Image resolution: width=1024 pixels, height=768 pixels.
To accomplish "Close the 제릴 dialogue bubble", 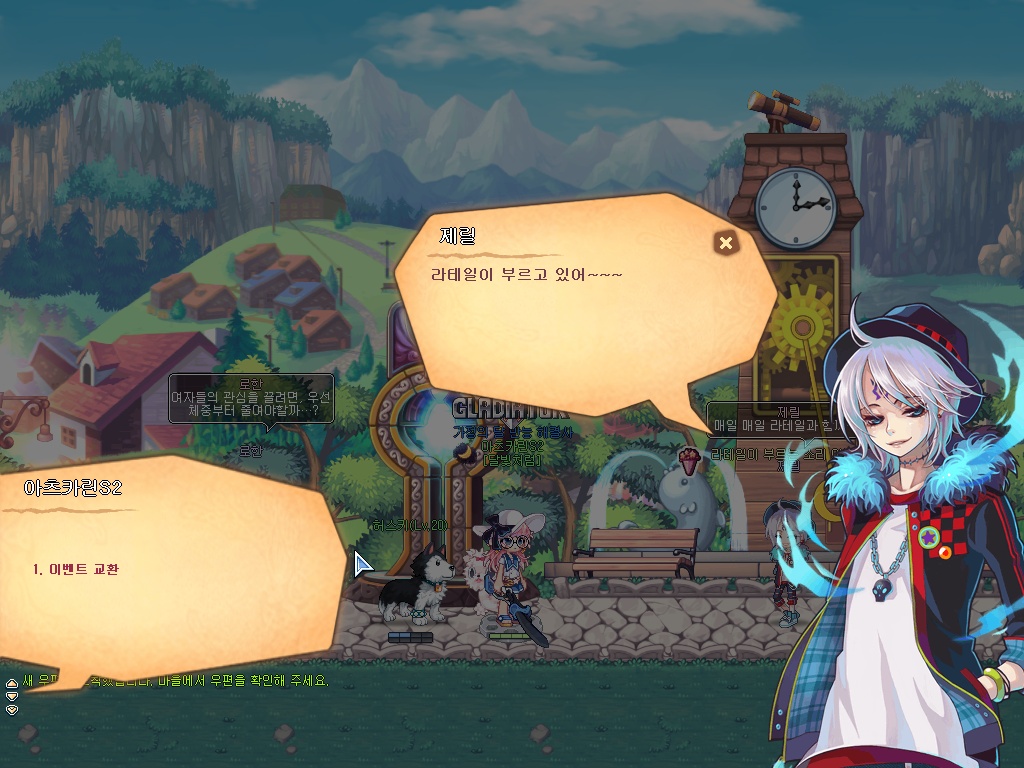I will [726, 243].
